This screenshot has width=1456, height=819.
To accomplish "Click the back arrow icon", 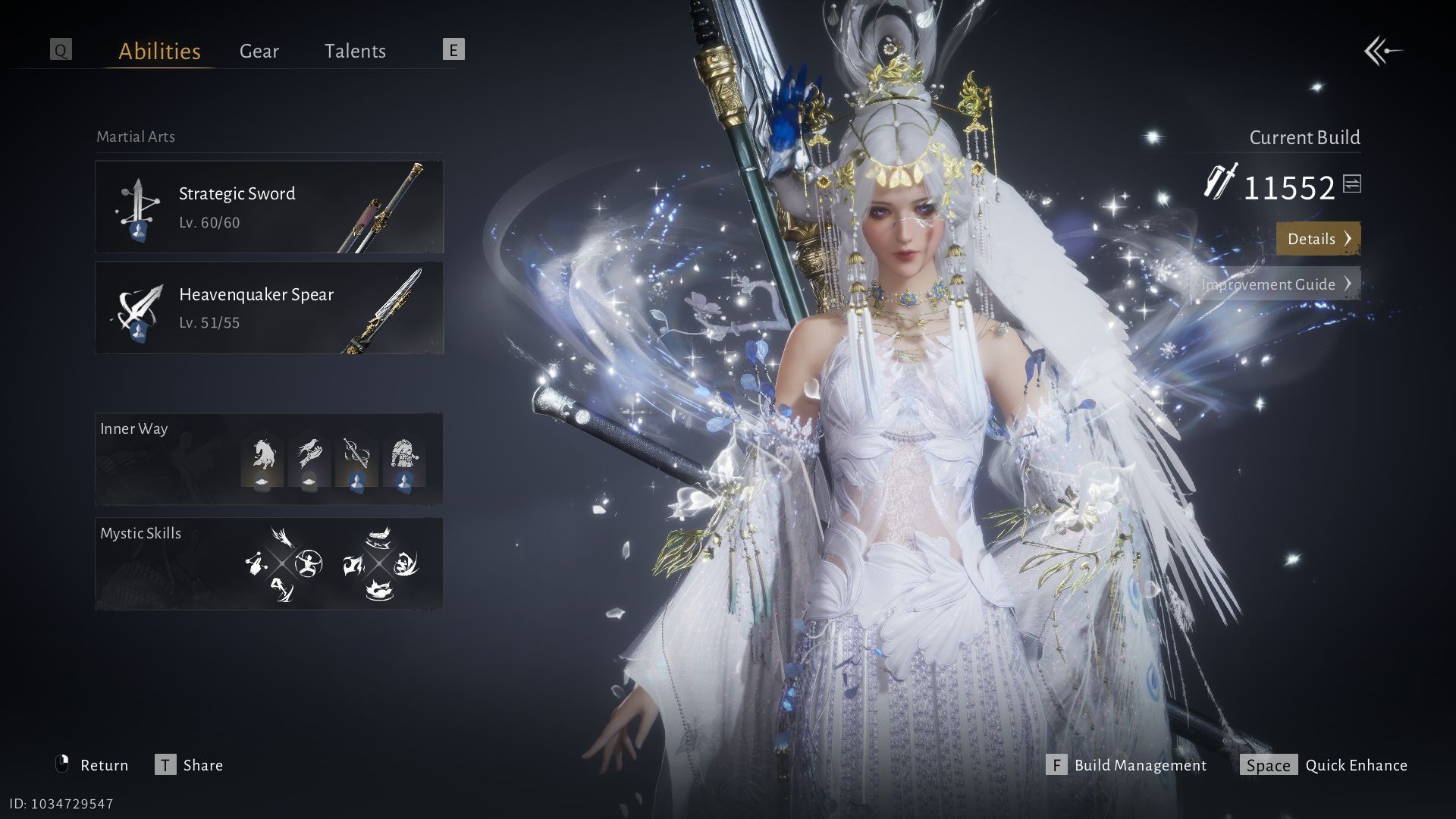I will 1382,52.
